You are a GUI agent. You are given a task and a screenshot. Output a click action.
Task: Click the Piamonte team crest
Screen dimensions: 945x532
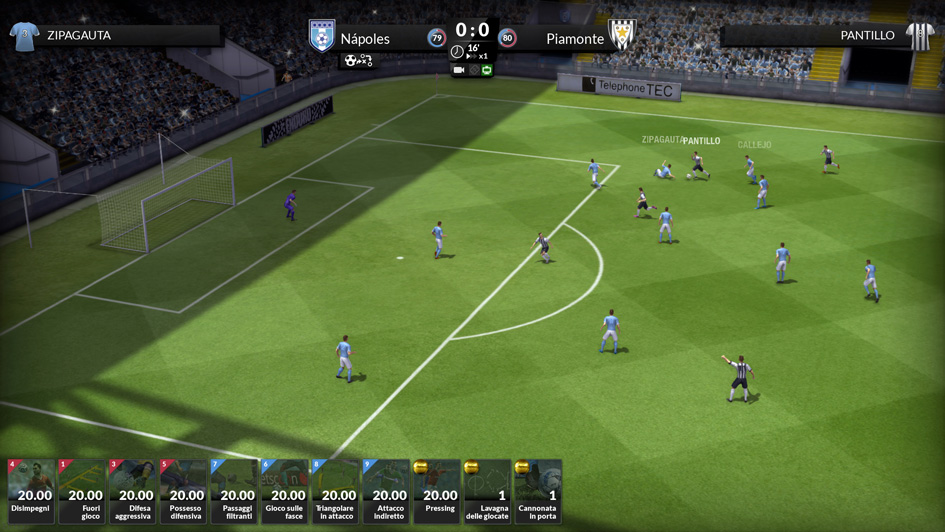point(622,36)
